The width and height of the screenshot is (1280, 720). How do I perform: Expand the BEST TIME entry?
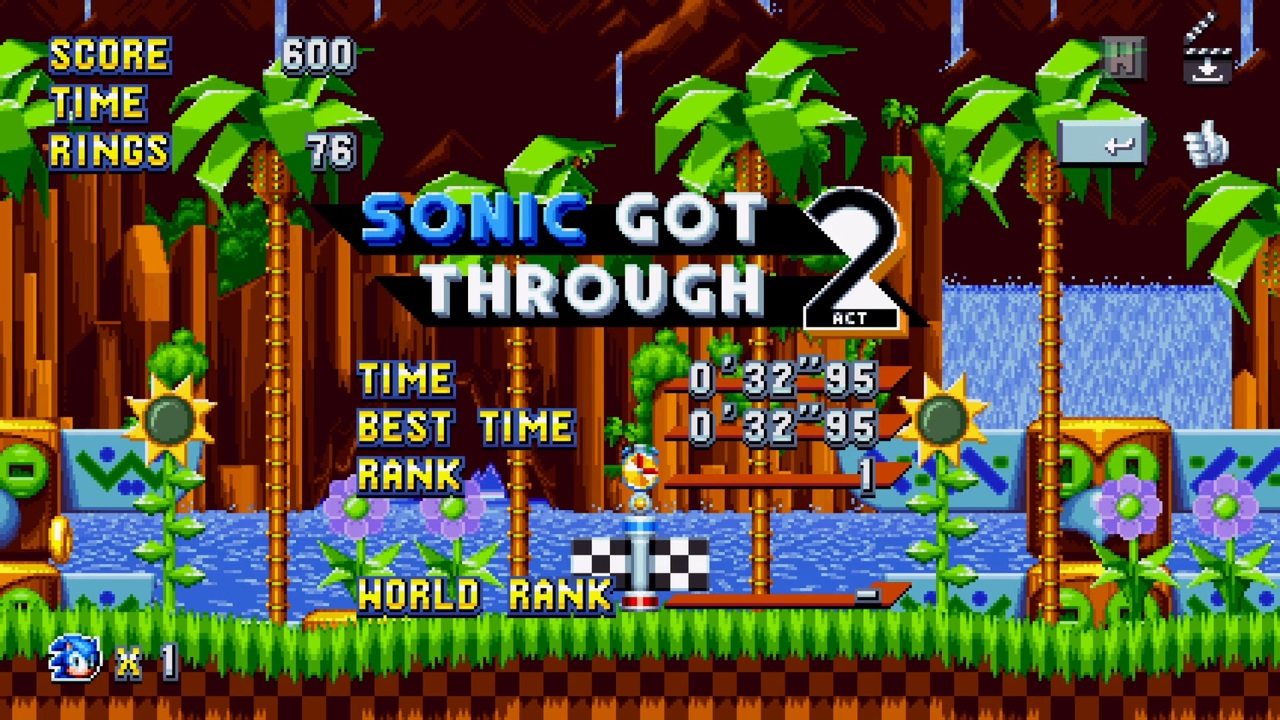[x=465, y=425]
